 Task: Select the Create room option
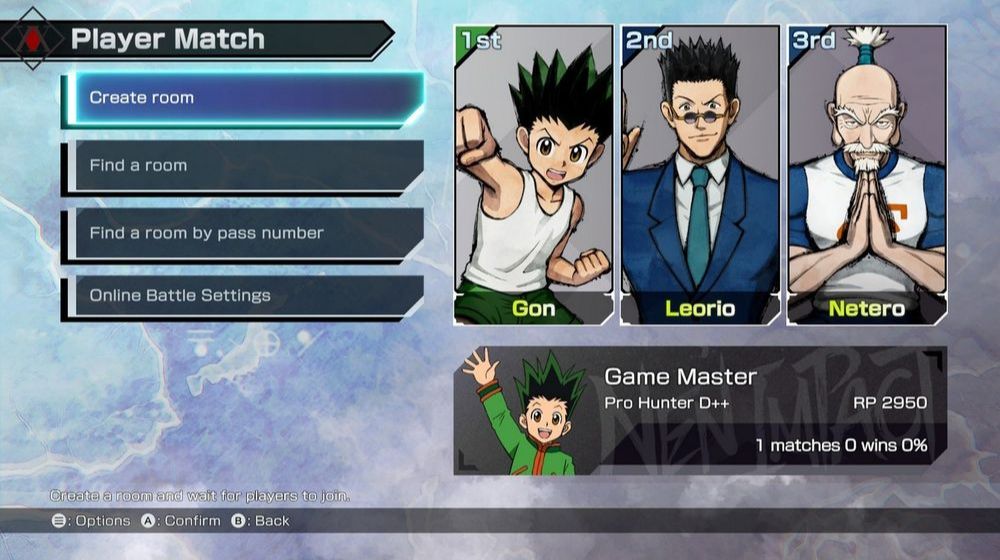[245, 98]
